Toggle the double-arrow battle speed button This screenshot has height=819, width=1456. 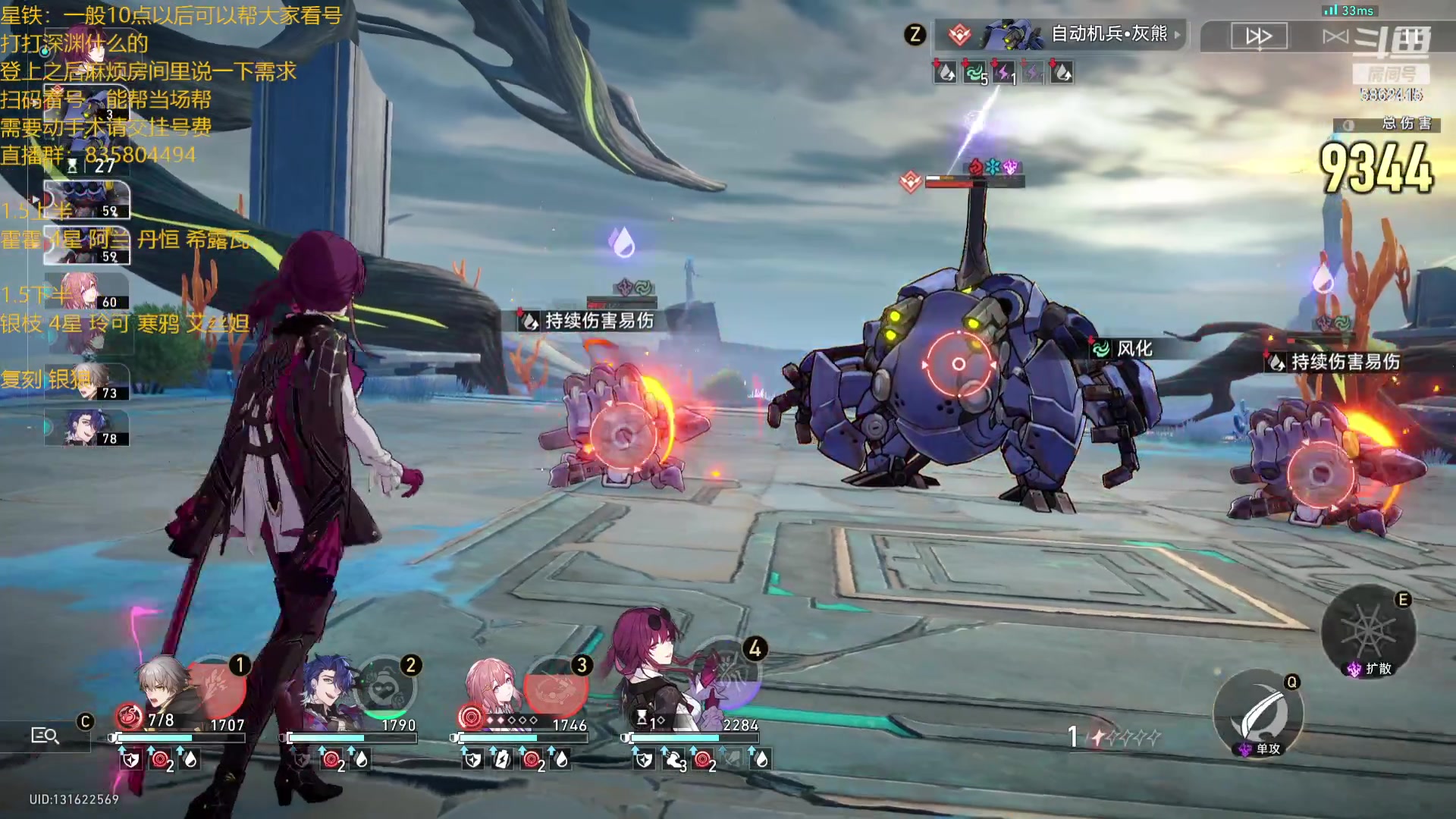point(1259,36)
